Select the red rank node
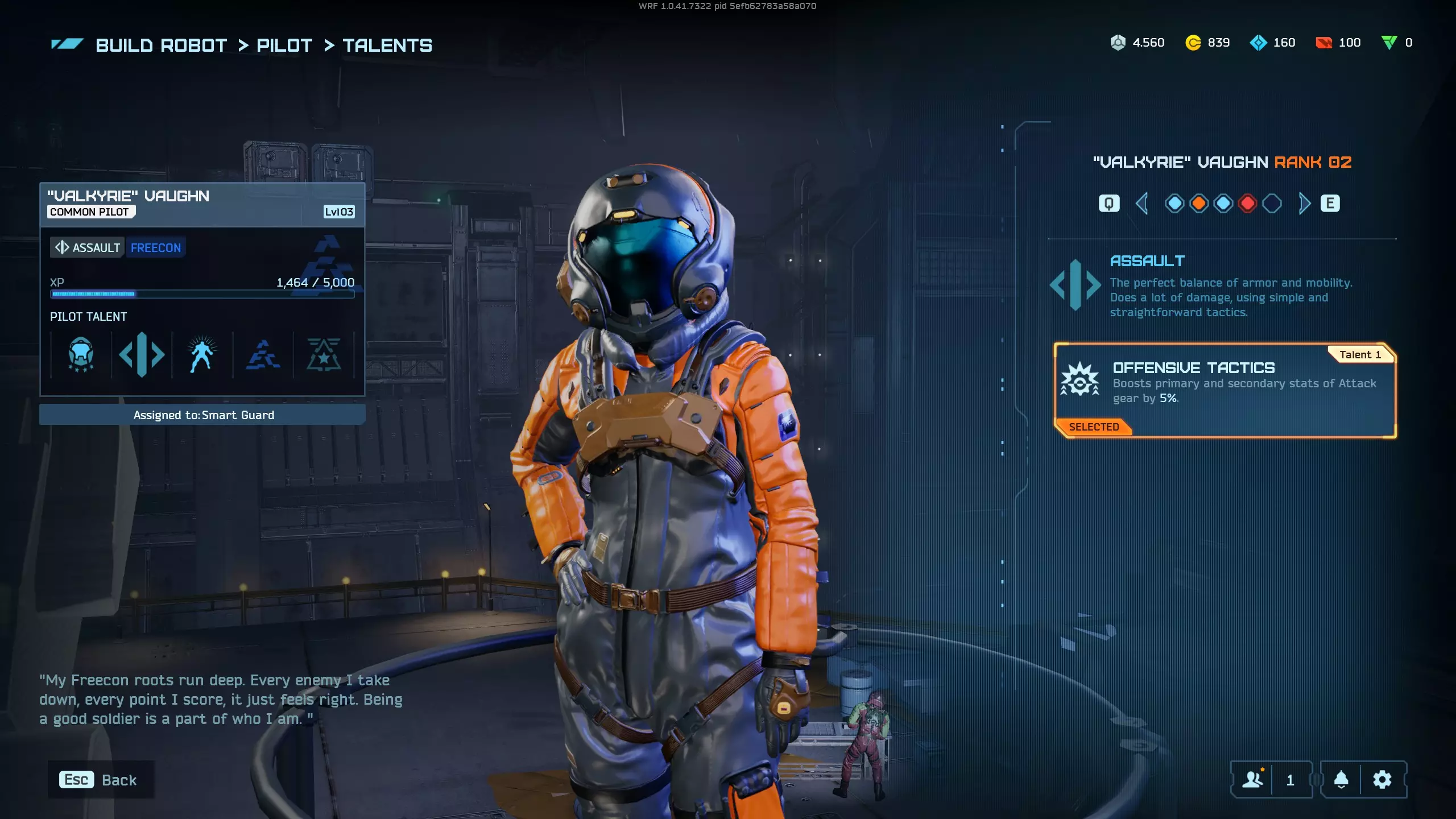The height and width of the screenshot is (819, 1456). tap(1247, 204)
